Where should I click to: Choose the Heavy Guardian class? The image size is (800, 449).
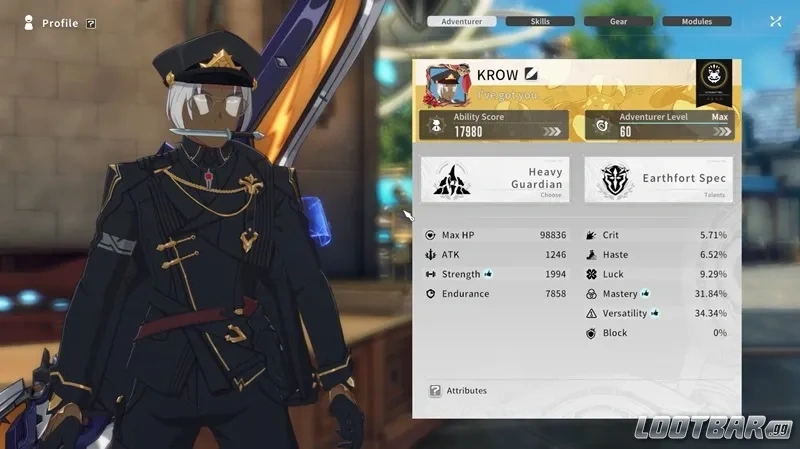495,179
